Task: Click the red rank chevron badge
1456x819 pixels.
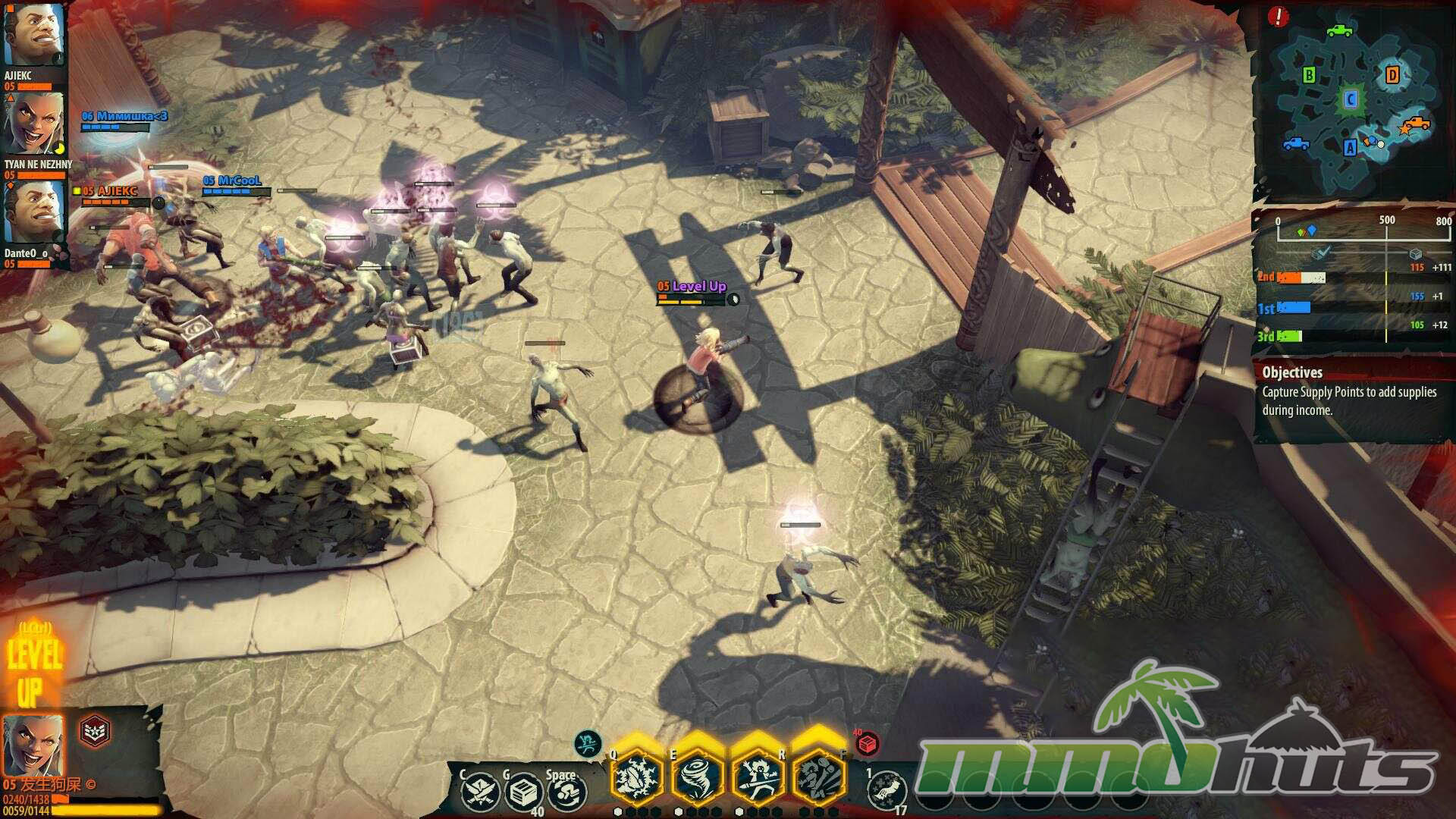Action: (95, 731)
